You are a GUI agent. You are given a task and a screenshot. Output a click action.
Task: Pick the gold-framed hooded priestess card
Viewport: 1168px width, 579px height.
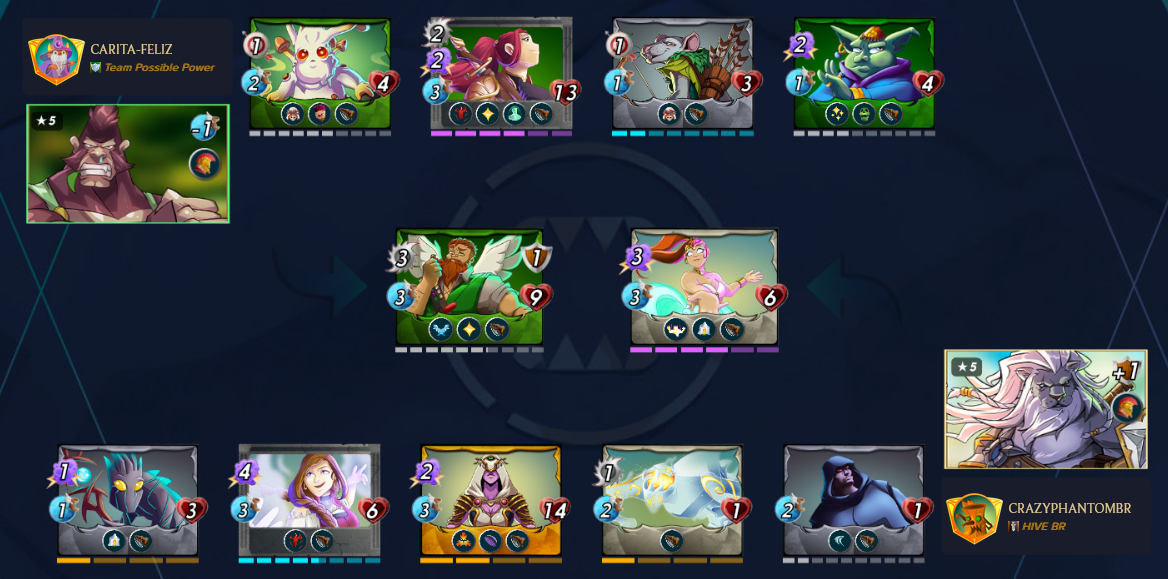pos(490,497)
